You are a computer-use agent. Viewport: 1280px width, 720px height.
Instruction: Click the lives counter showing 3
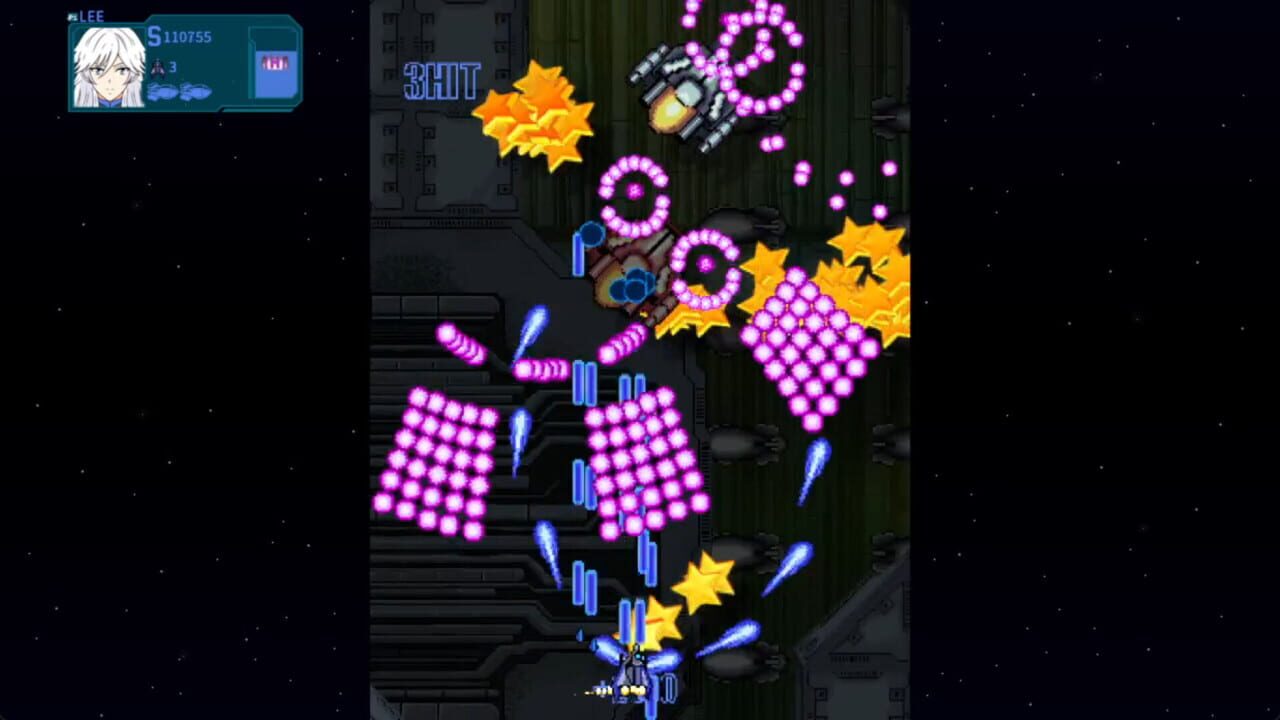(172, 67)
